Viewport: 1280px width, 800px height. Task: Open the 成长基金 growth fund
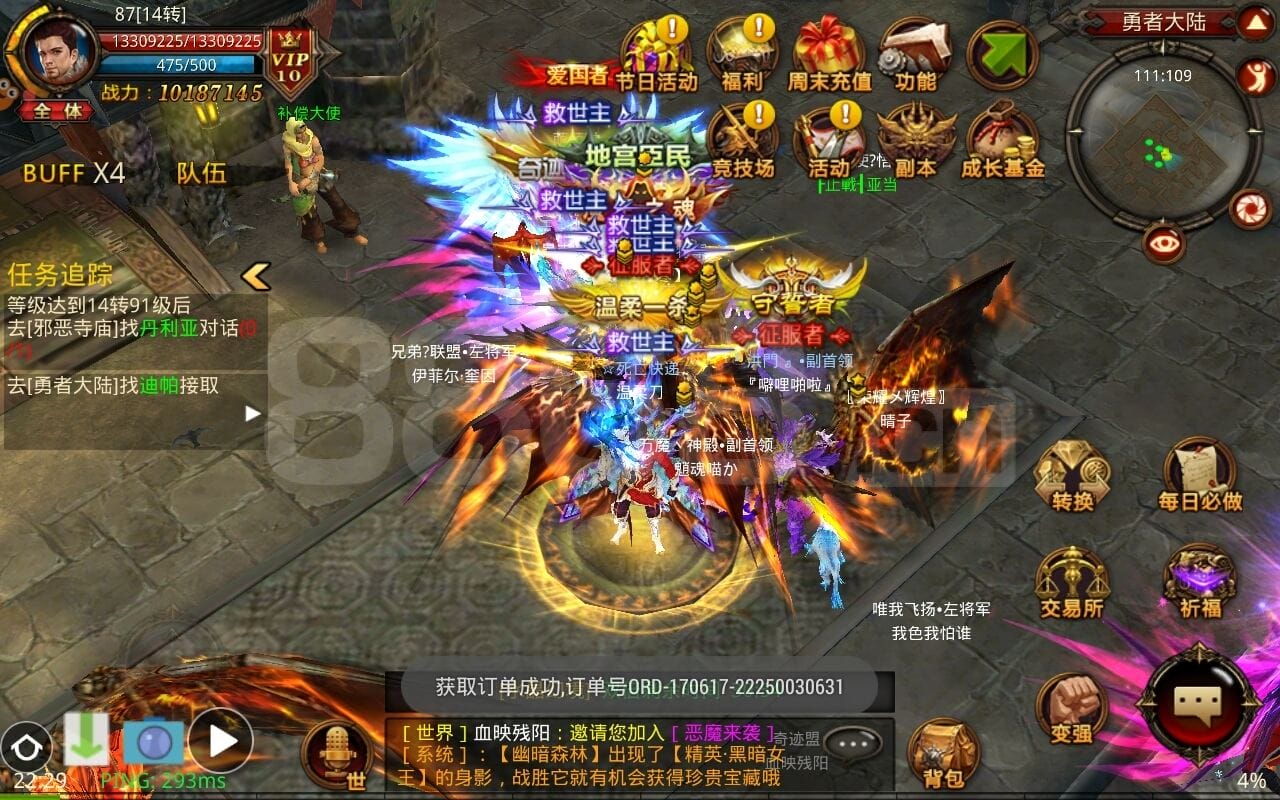(1002, 140)
